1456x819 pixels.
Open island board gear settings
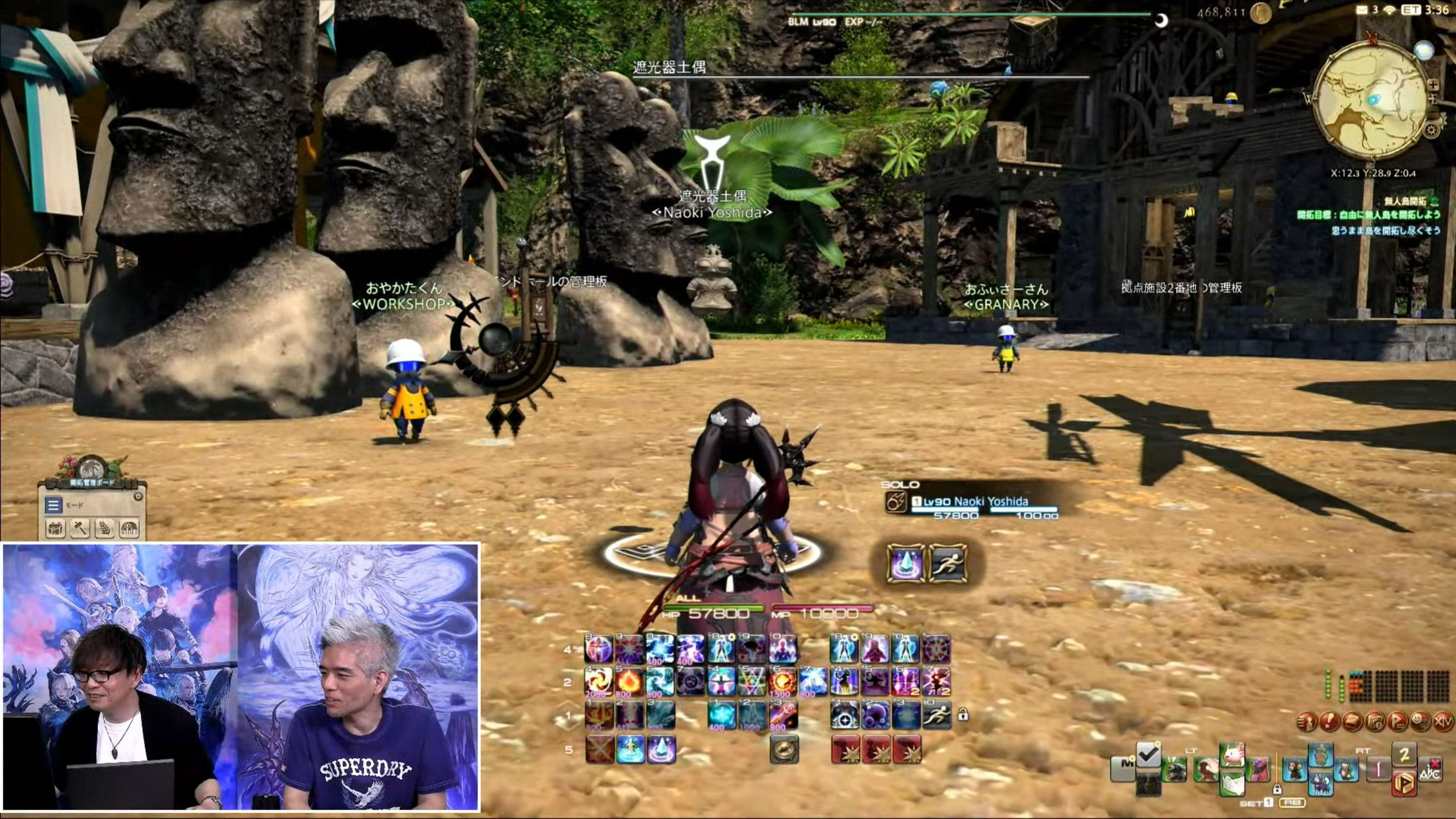tap(138, 496)
